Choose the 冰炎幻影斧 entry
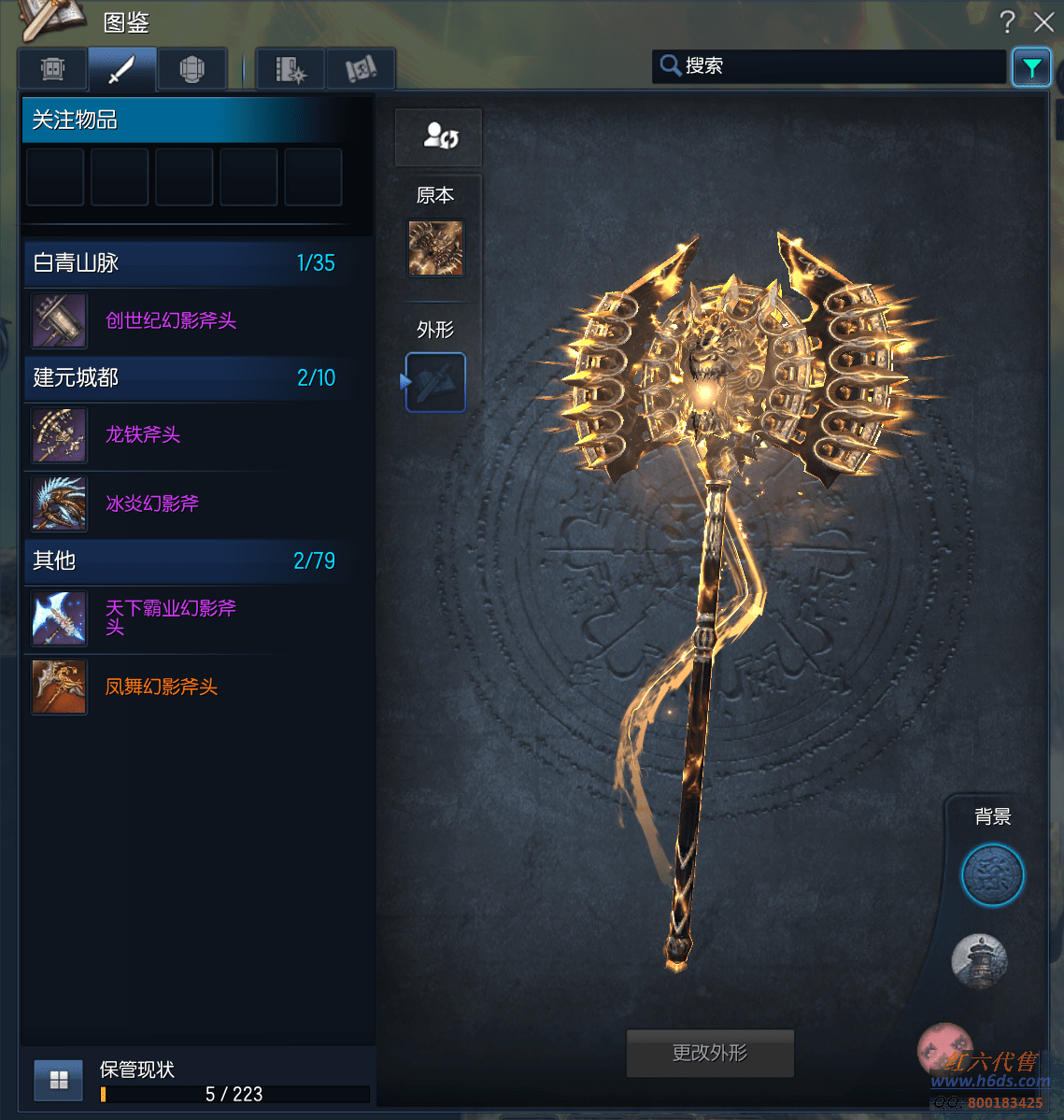The height and width of the screenshot is (1120, 1064). (x=152, y=503)
